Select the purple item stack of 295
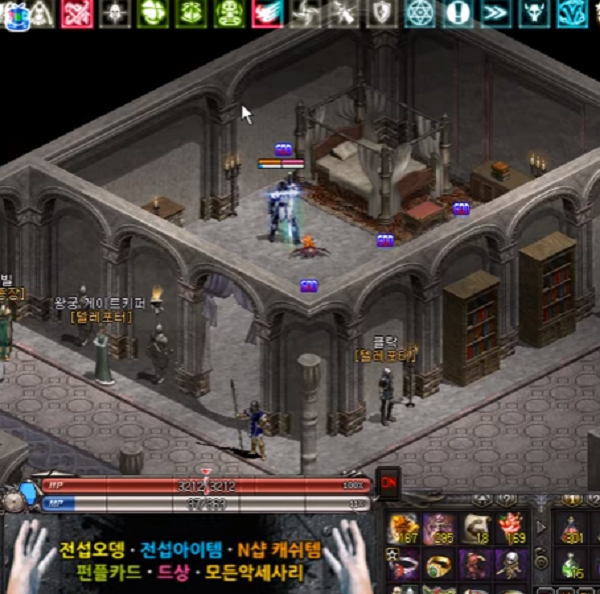The image size is (600, 594). [439, 529]
